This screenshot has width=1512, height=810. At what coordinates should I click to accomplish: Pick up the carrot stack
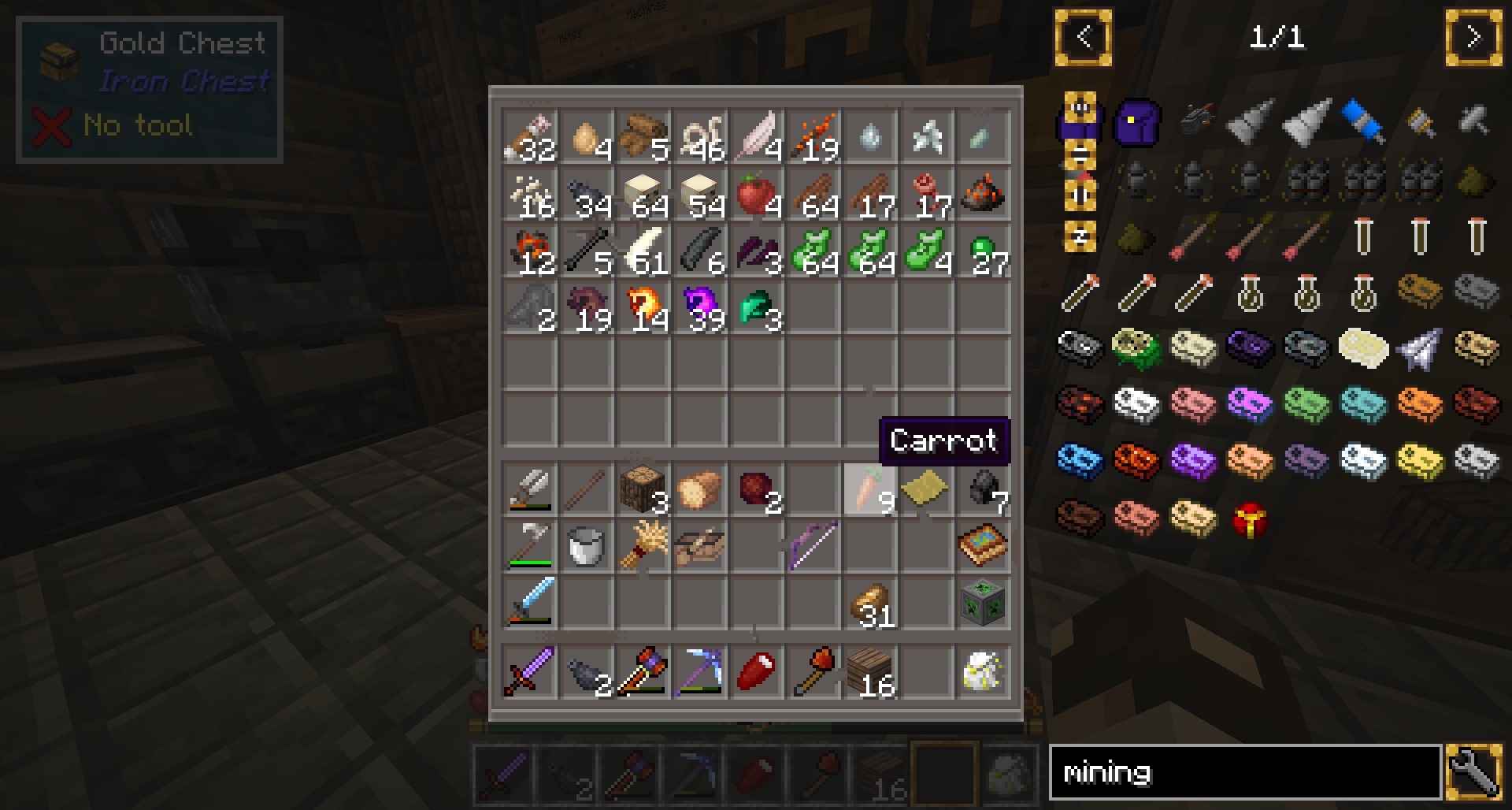coord(870,489)
